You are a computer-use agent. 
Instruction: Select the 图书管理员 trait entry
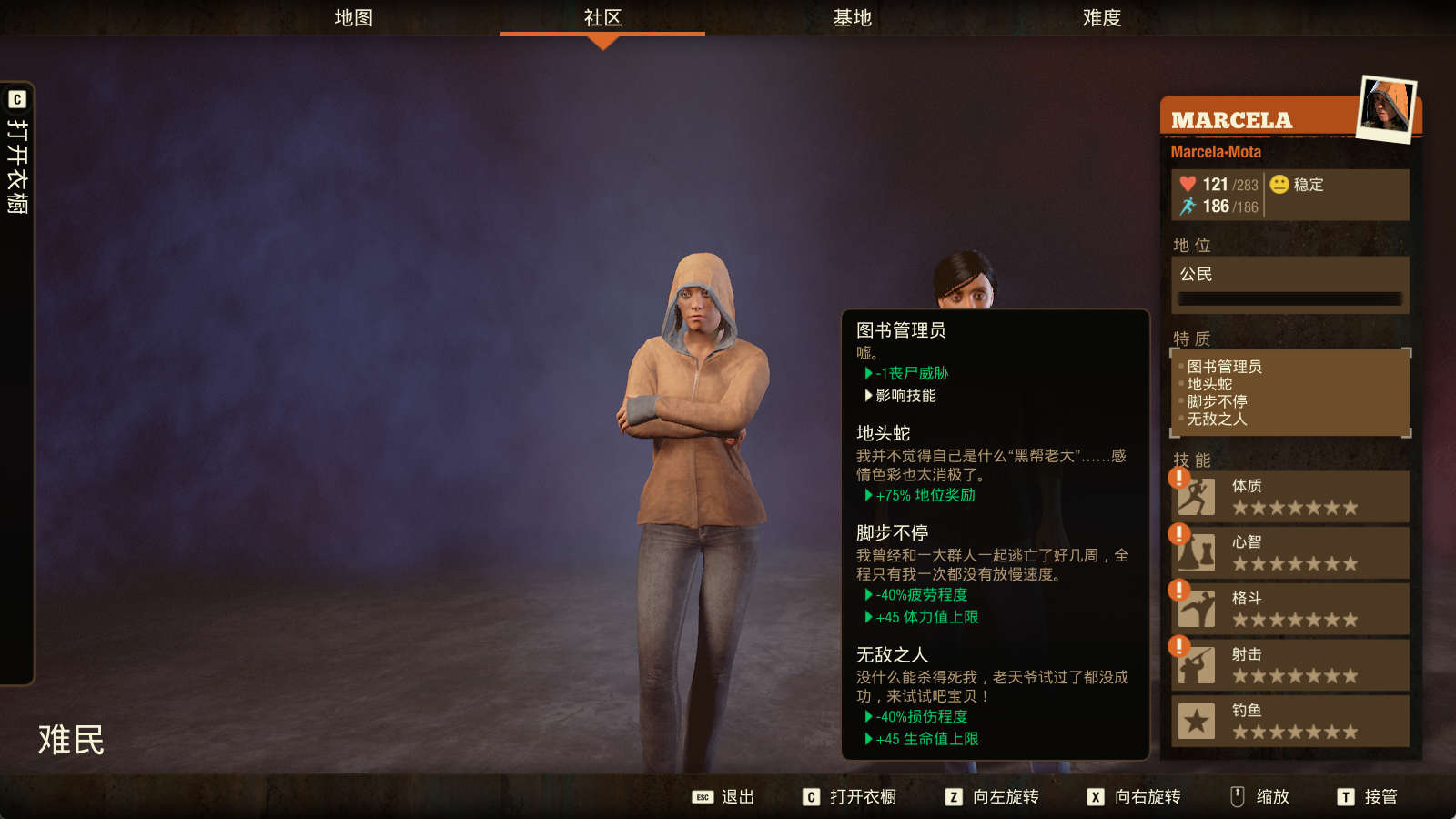(1224, 367)
